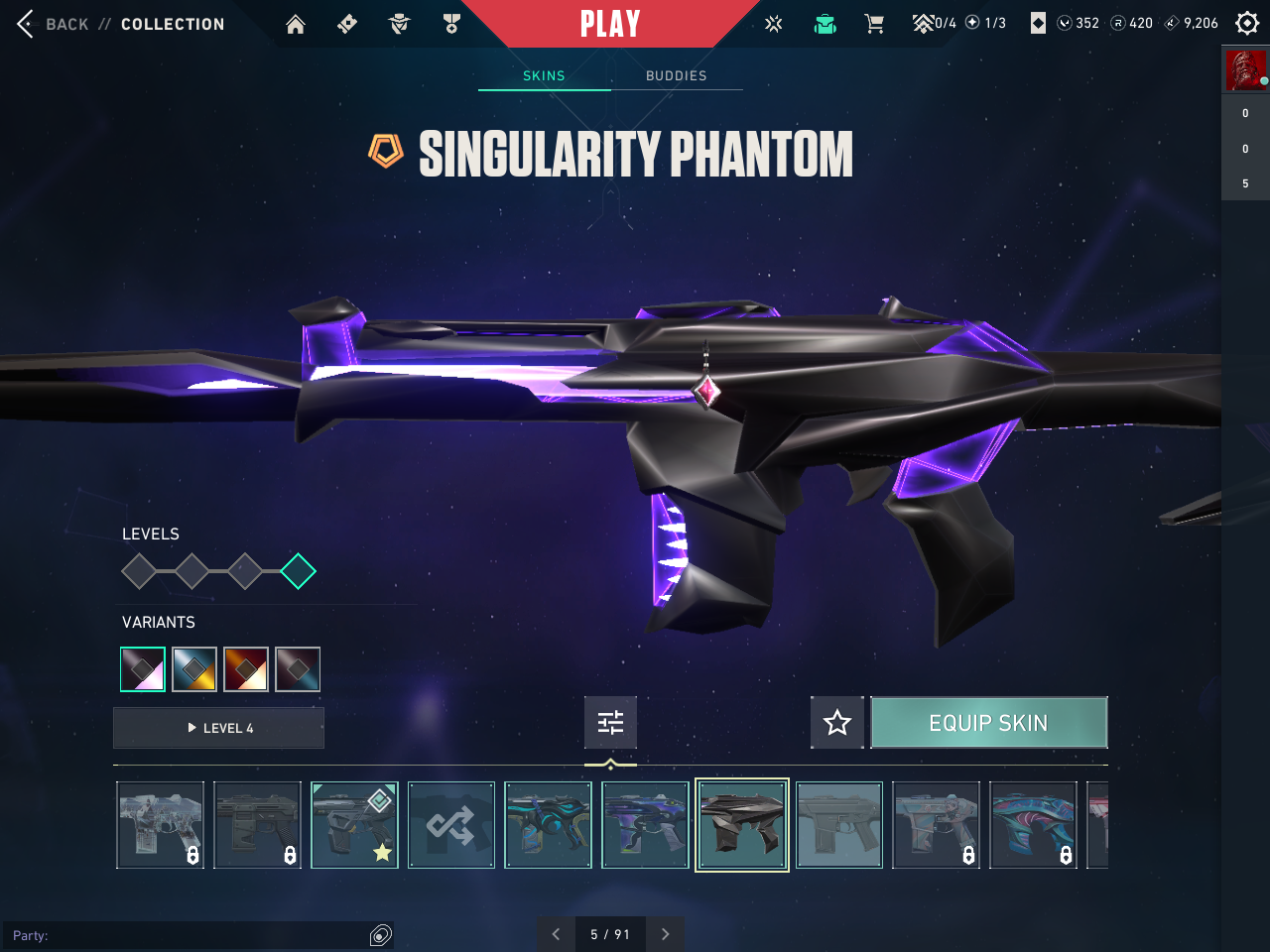Screen dimensions: 1270x952
Task: Go to the next skin page
Action: (665, 934)
